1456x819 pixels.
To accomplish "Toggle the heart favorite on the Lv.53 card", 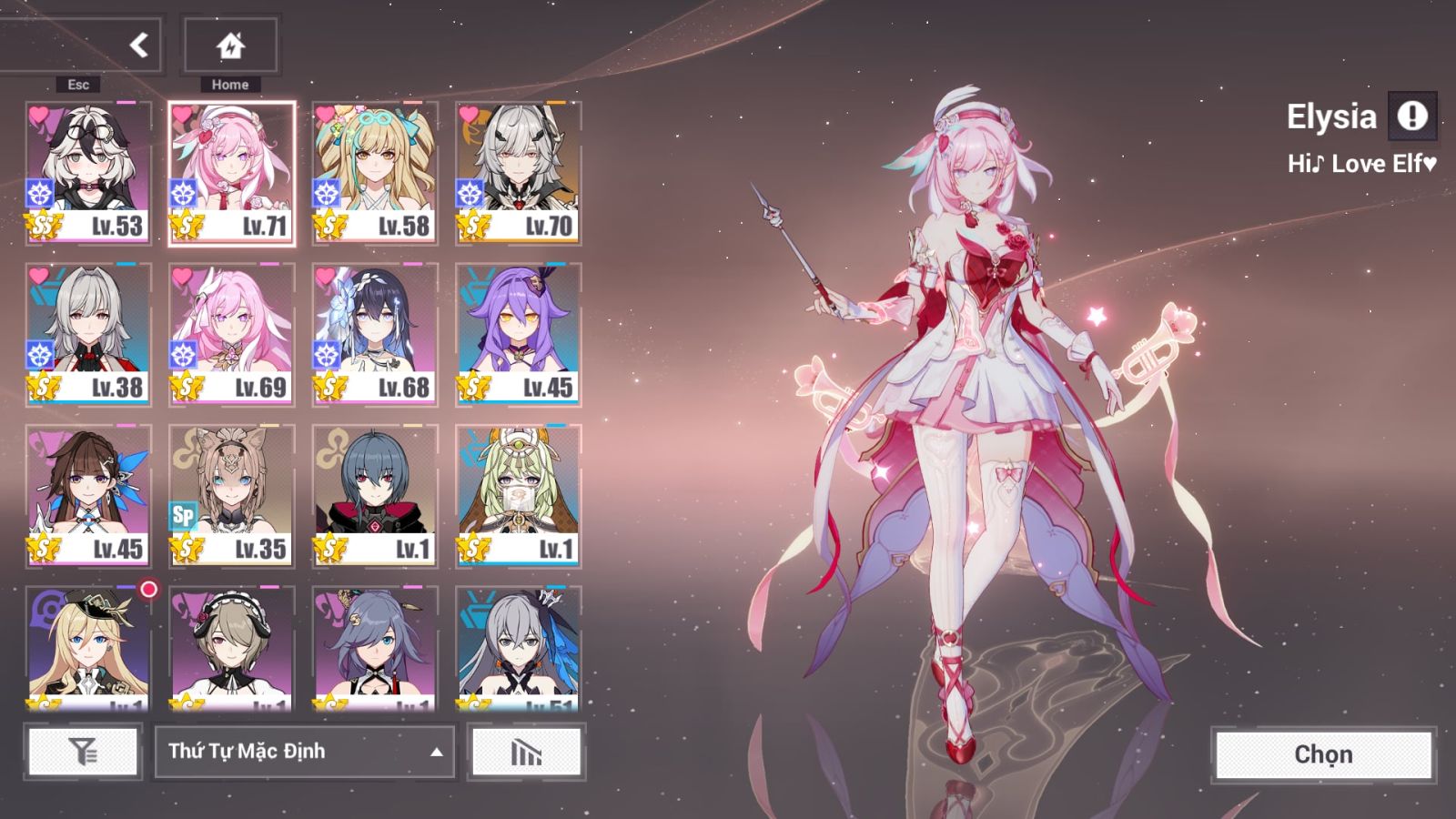I will [37, 116].
